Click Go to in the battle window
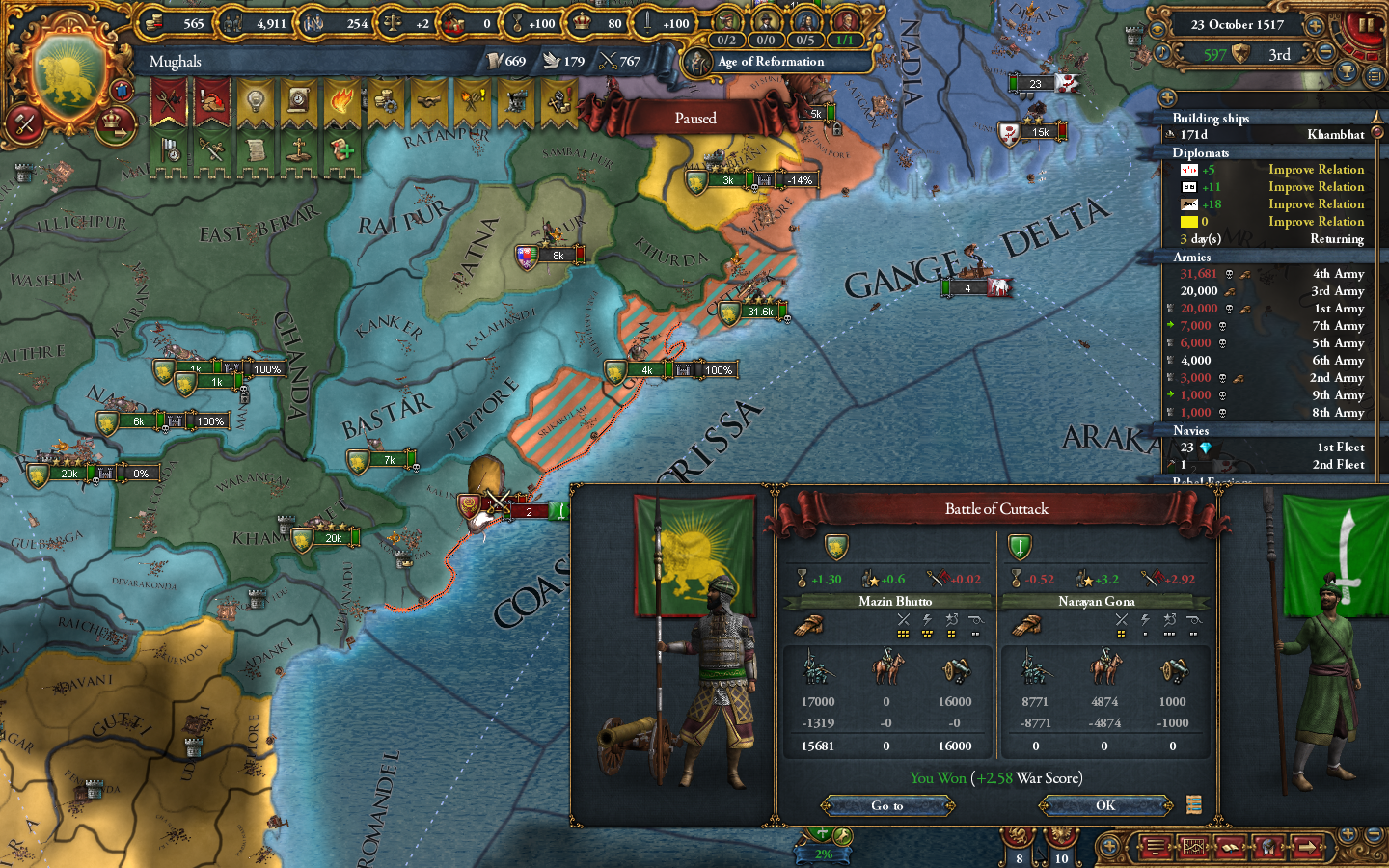Screen dimensions: 1389x868 point(887,805)
